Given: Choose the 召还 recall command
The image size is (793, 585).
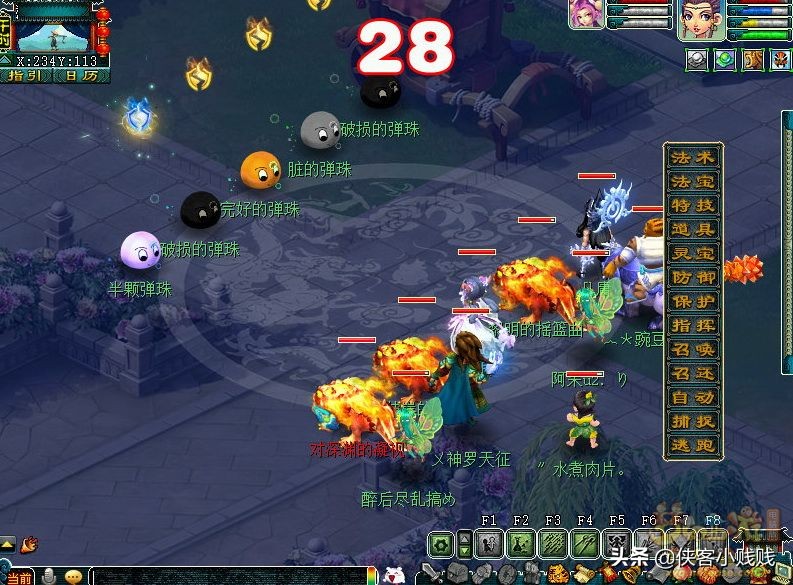Looking at the screenshot, I should tap(693, 374).
